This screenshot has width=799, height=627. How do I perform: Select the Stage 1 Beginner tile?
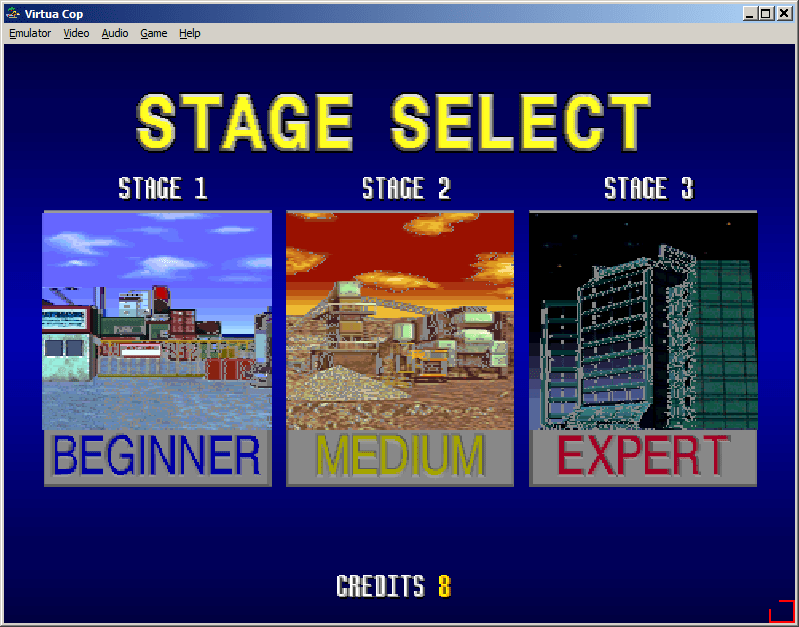click(157, 348)
